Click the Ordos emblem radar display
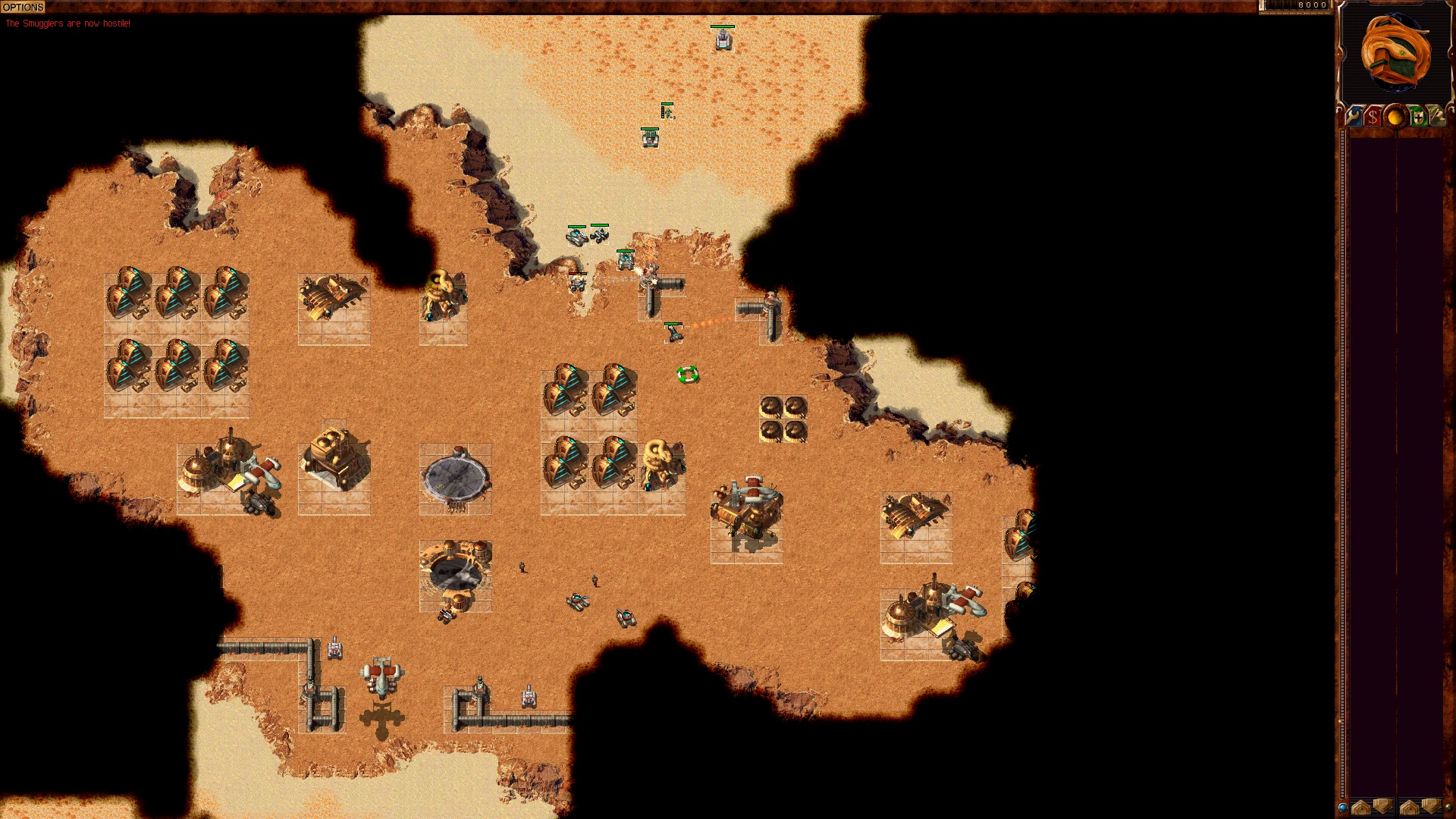Screen dimensions: 1456x819 pos(1395,53)
